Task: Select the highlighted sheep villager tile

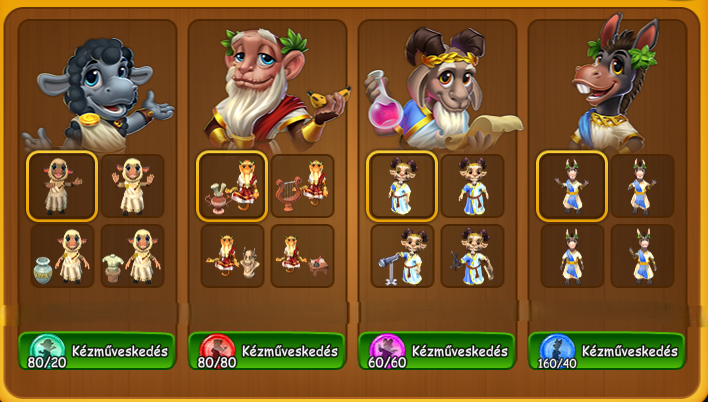Action: pos(62,186)
